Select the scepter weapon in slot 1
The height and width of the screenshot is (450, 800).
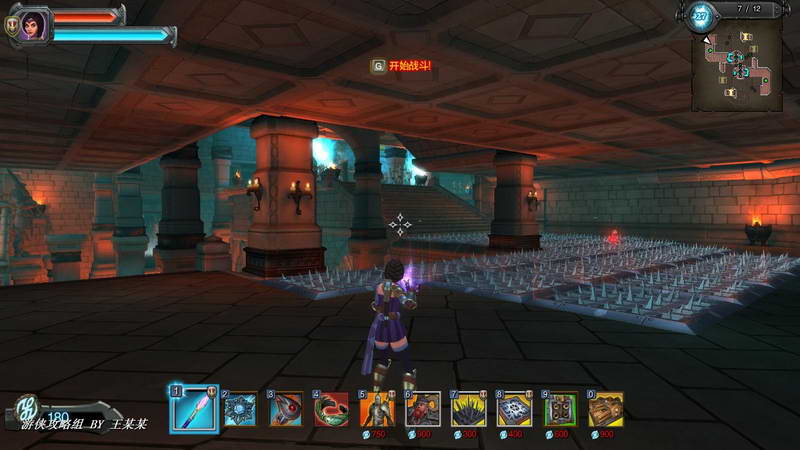pos(193,408)
